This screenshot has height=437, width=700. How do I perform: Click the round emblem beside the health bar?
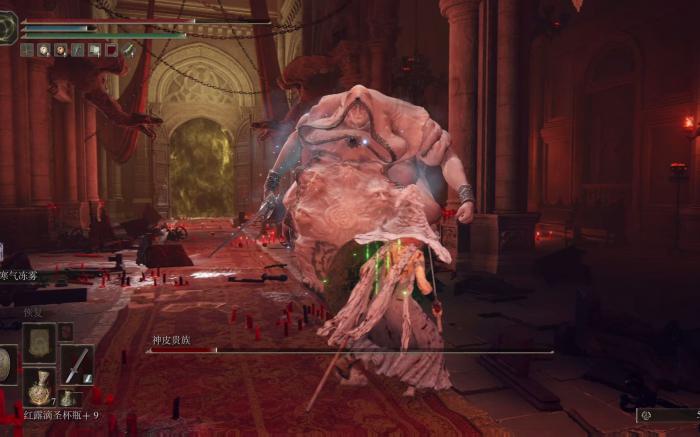[9, 27]
